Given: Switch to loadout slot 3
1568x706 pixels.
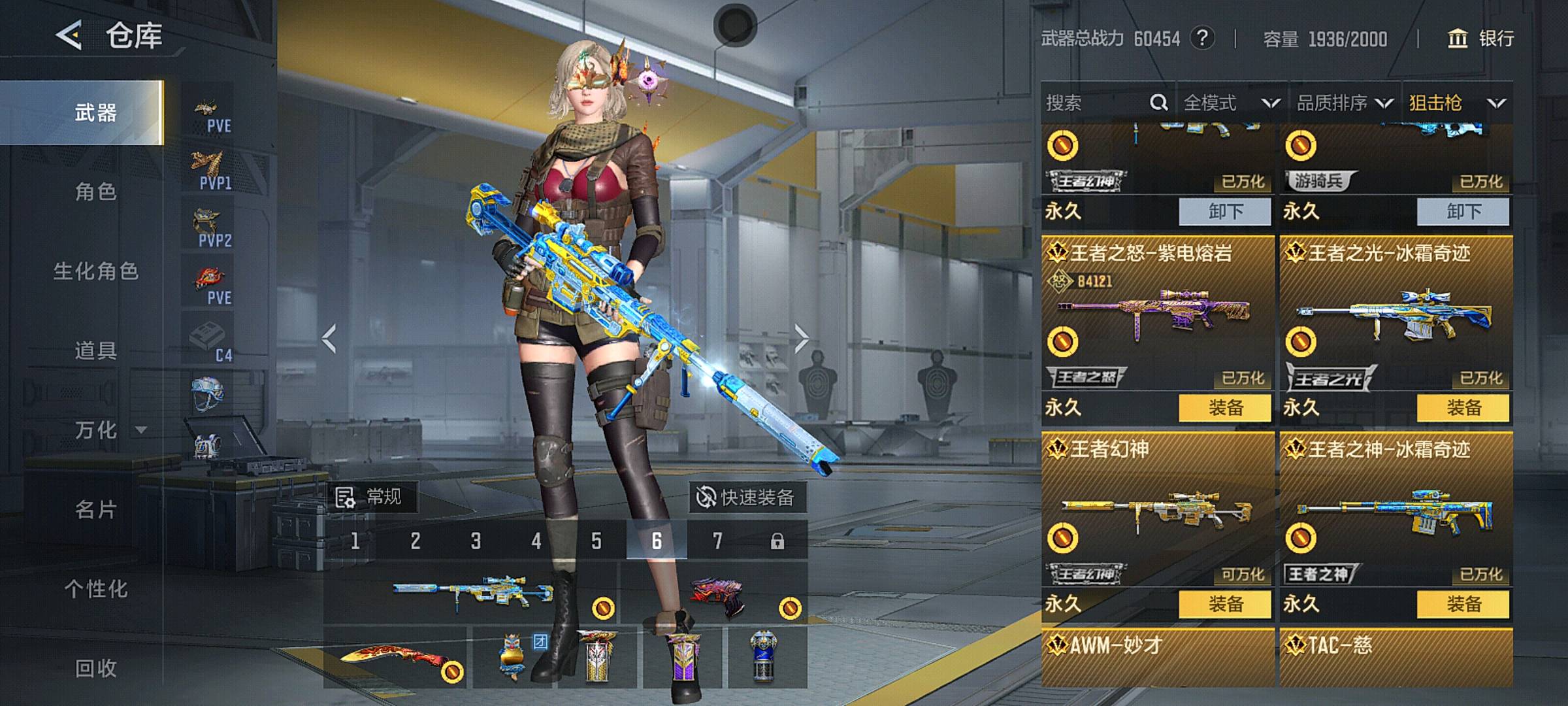Looking at the screenshot, I should click(476, 541).
